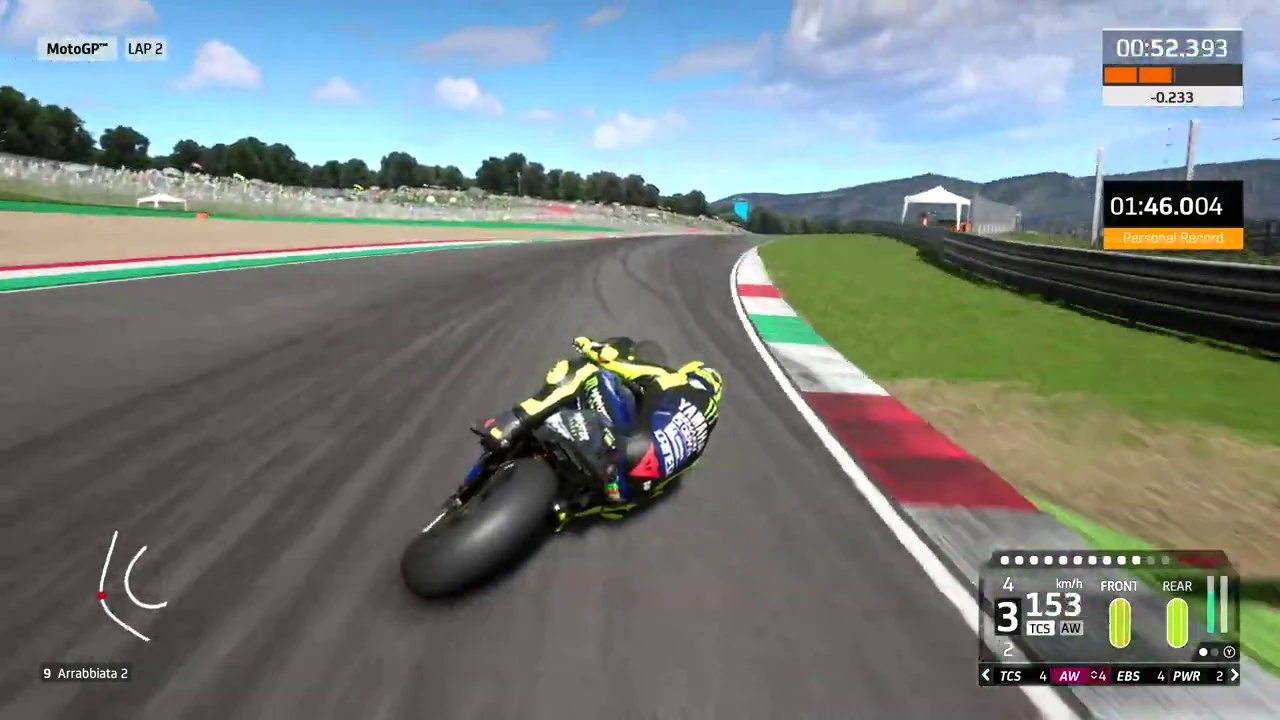Open the AW value stepper arrows
The height and width of the screenshot is (720, 1280).
[x=1093, y=675]
